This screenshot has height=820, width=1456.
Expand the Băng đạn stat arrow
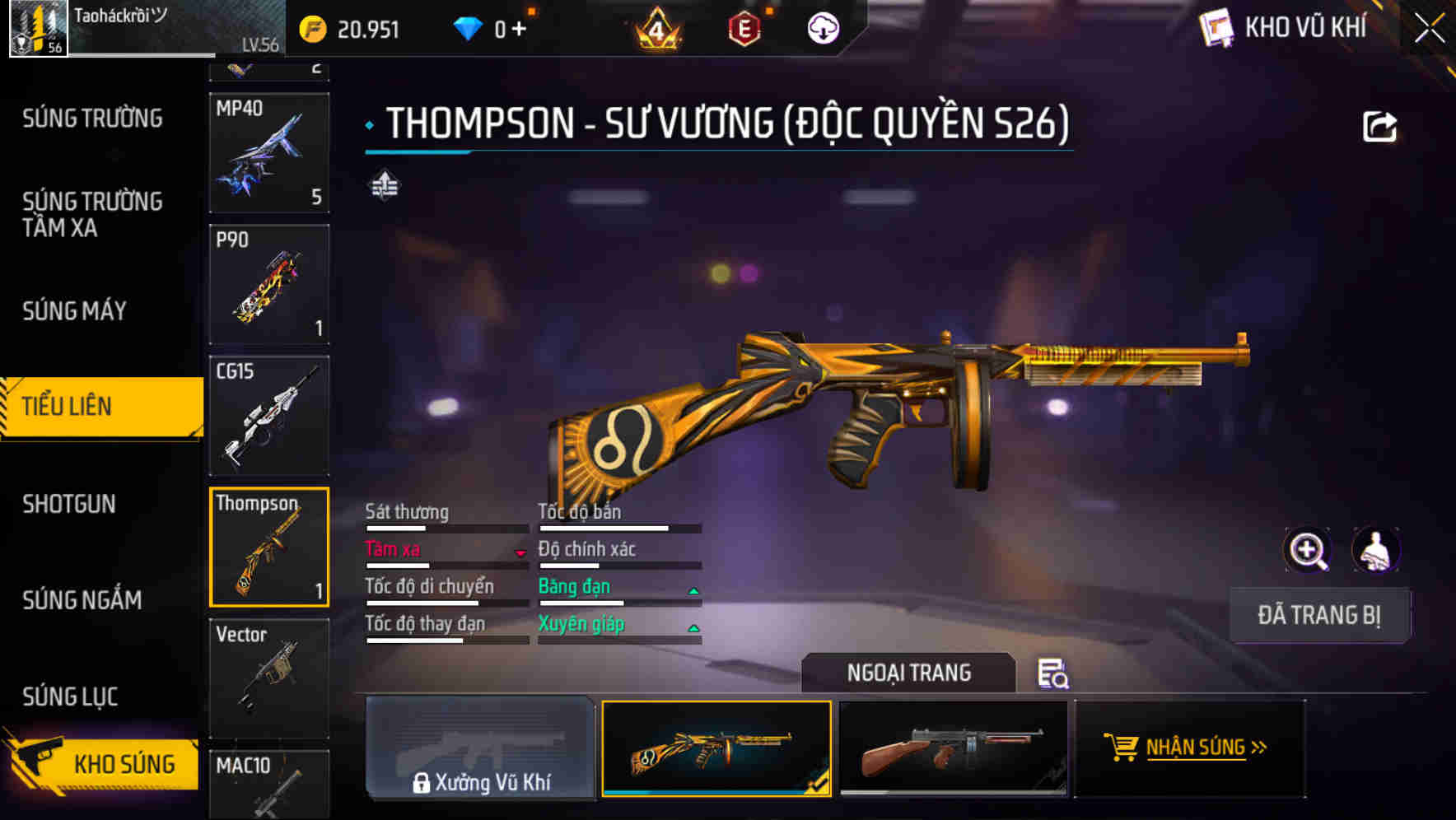(x=693, y=589)
